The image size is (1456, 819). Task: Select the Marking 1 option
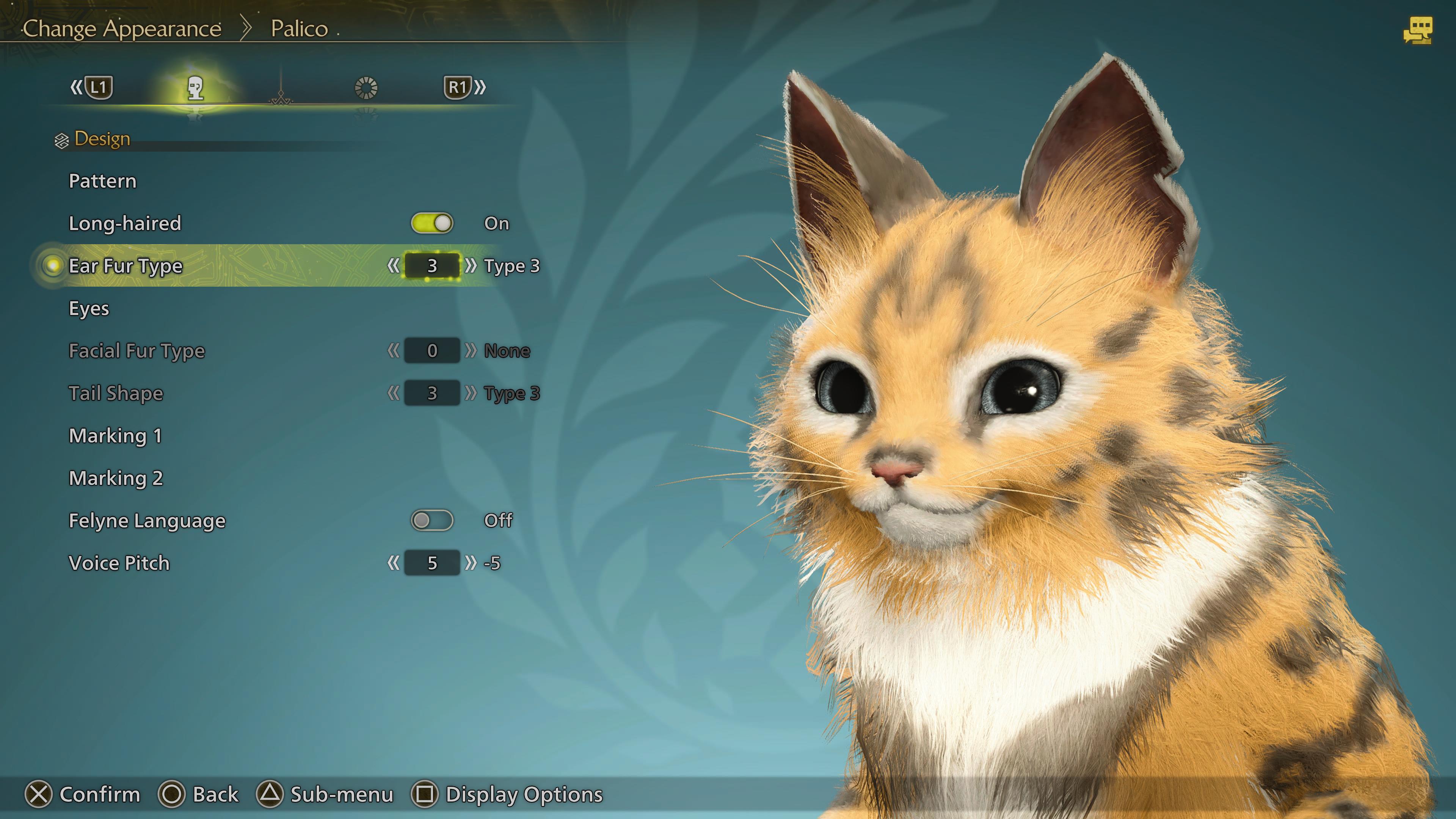click(115, 435)
